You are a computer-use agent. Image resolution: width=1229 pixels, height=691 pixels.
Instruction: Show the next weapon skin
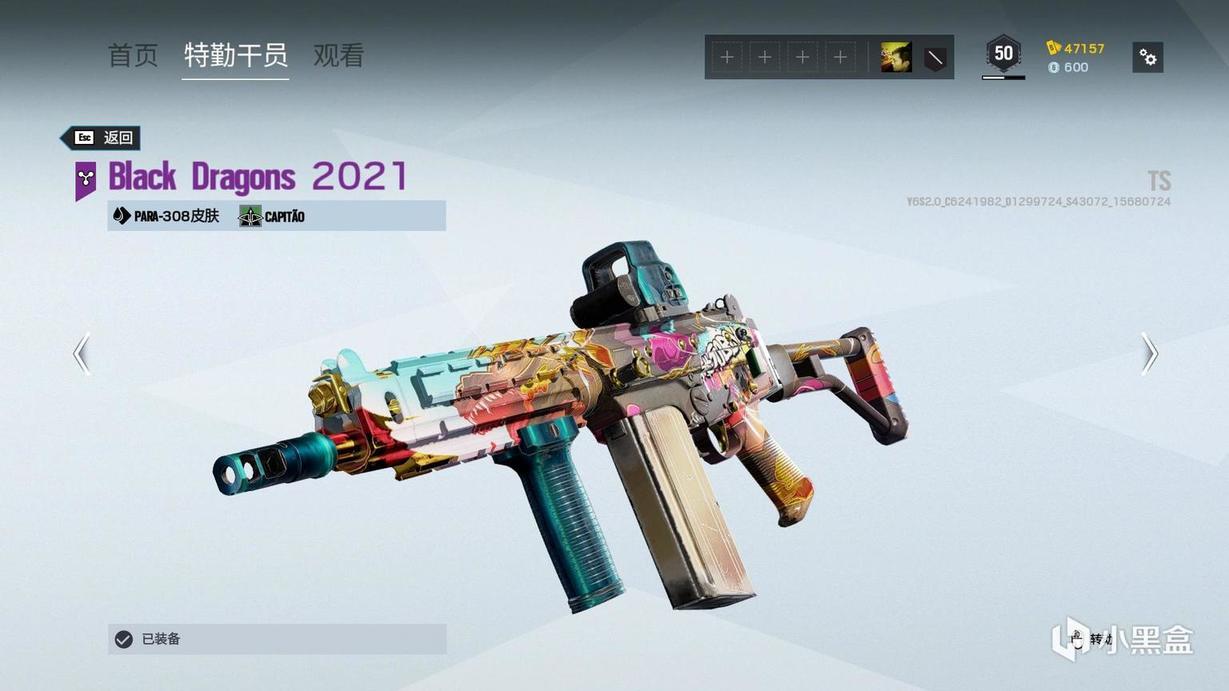1150,354
